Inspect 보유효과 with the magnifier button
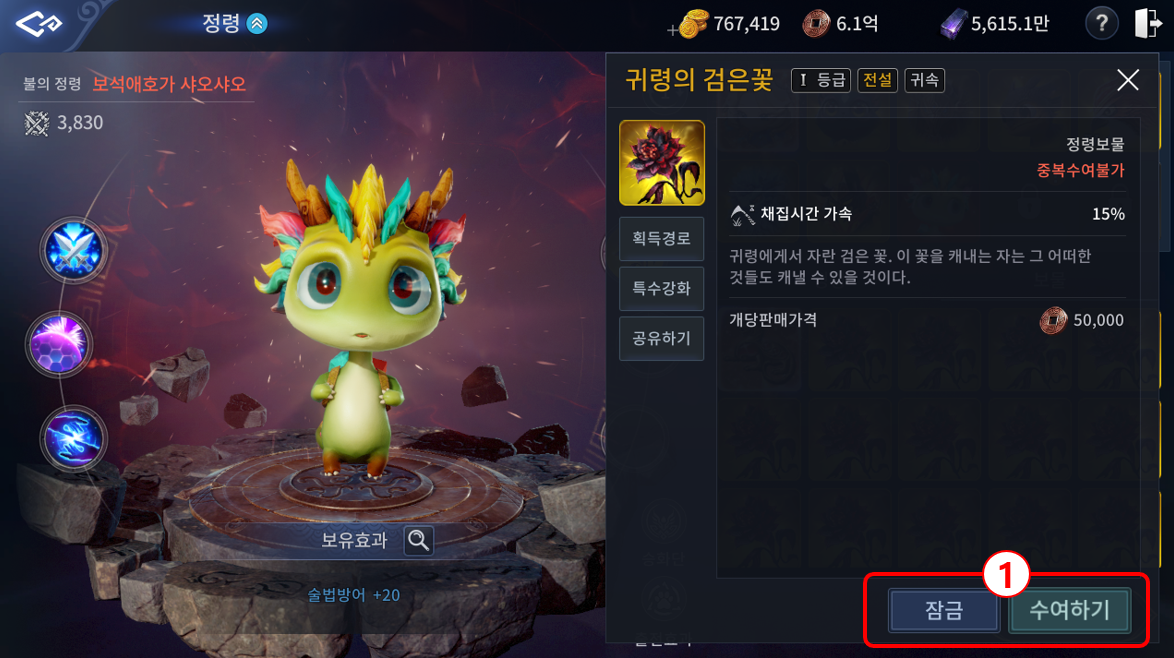1174x658 pixels. pyautogui.click(x=419, y=540)
